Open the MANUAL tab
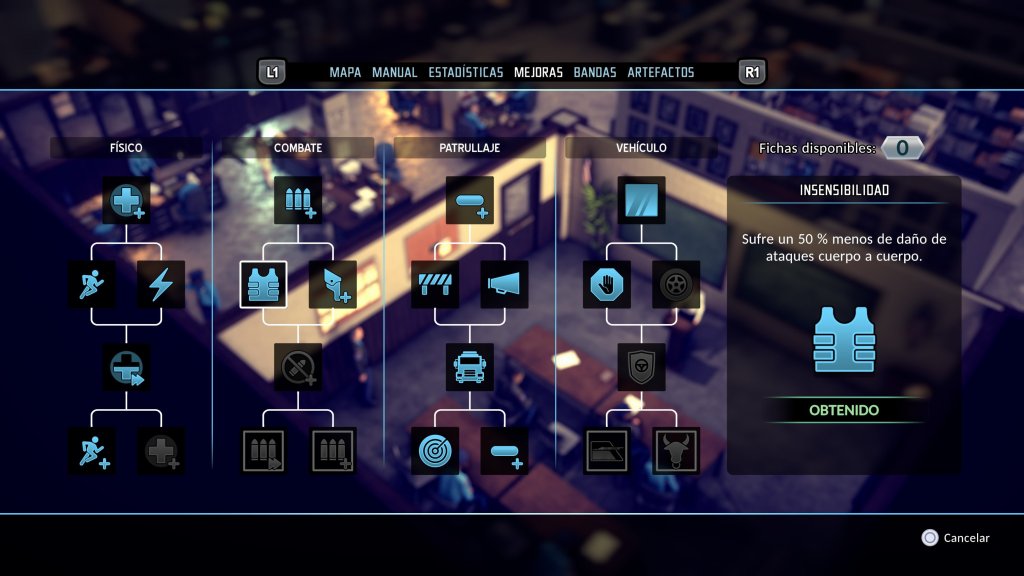The width and height of the screenshot is (1024, 576). click(x=394, y=72)
